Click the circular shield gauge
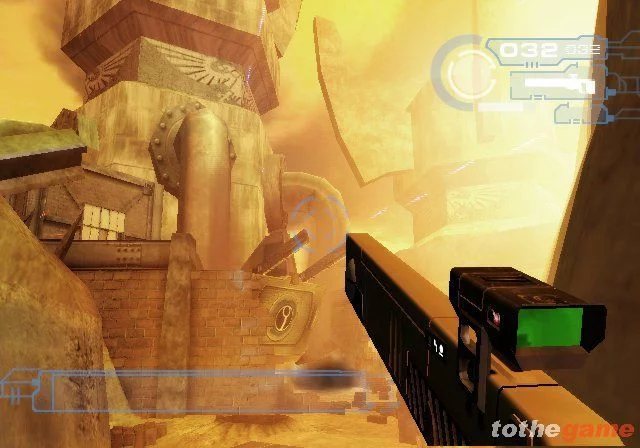Viewport: 640px width, 448px height. click(x=468, y=70)
